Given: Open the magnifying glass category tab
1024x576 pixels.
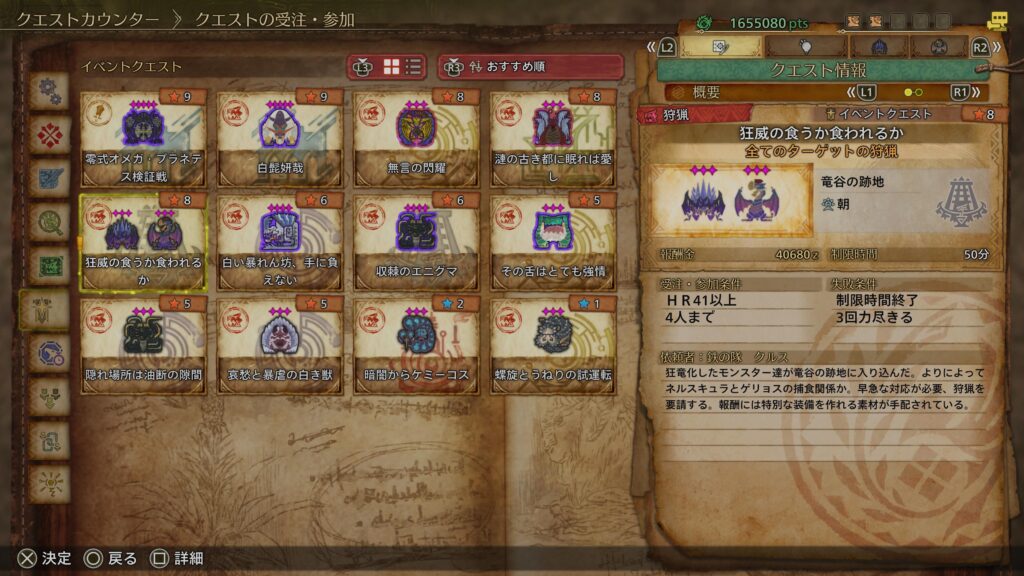Looking at the screenshot, I should click(48, 222).
